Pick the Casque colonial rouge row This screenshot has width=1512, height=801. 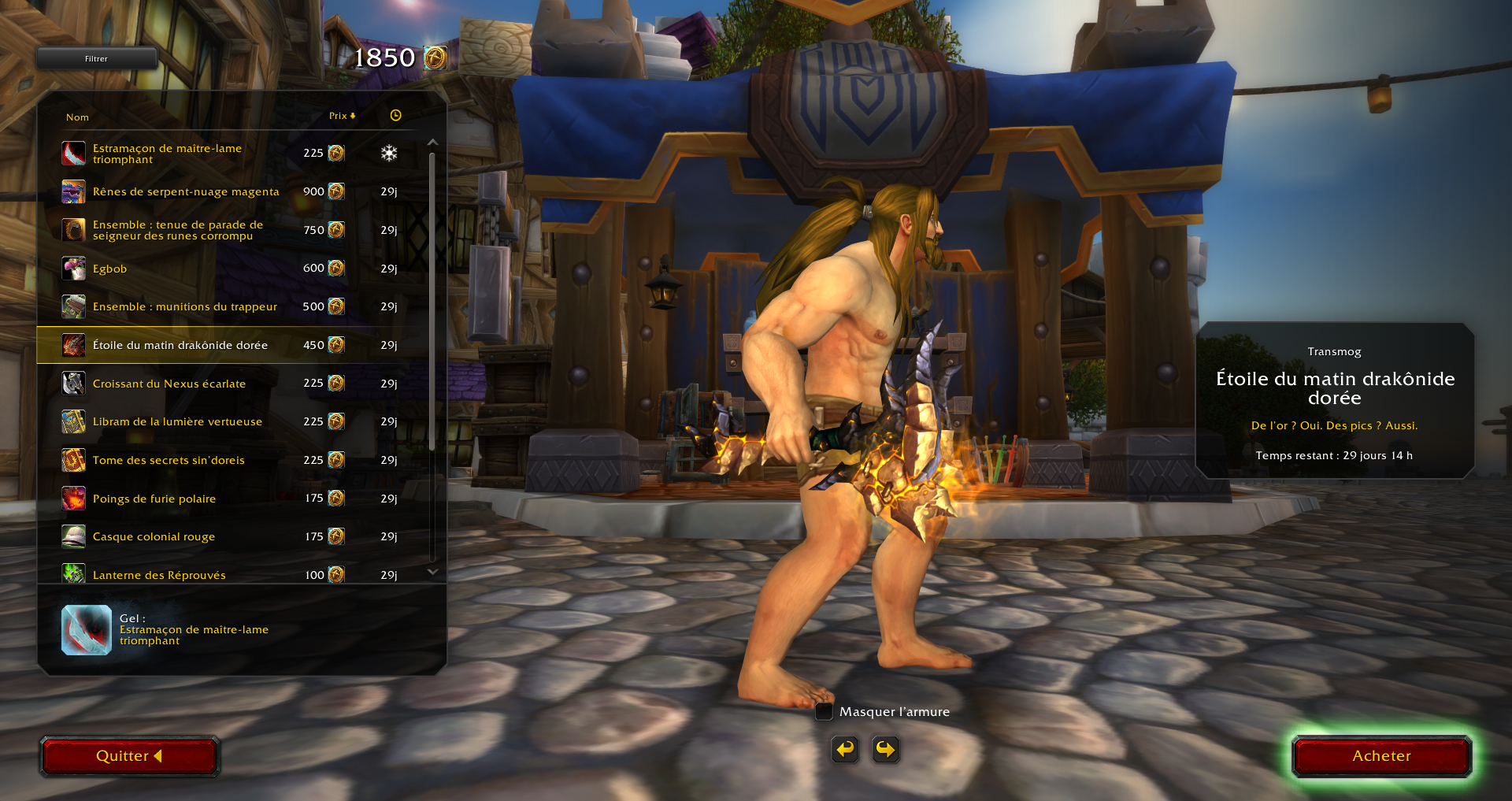coord(154,536)
